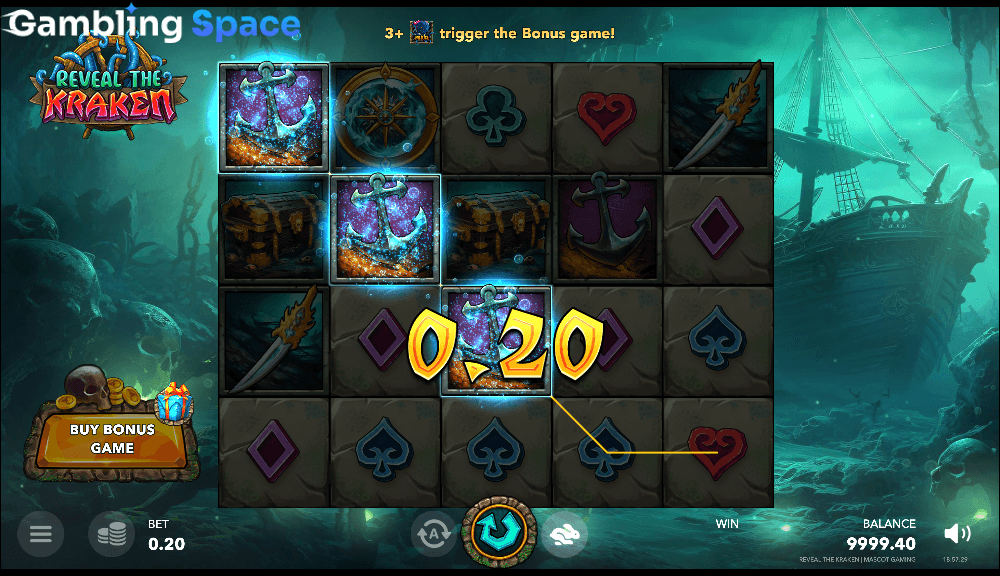This screenshot has width=1000, height=576.
Task: Open the Buy Bonus Game offer
Action: [112, 439]
